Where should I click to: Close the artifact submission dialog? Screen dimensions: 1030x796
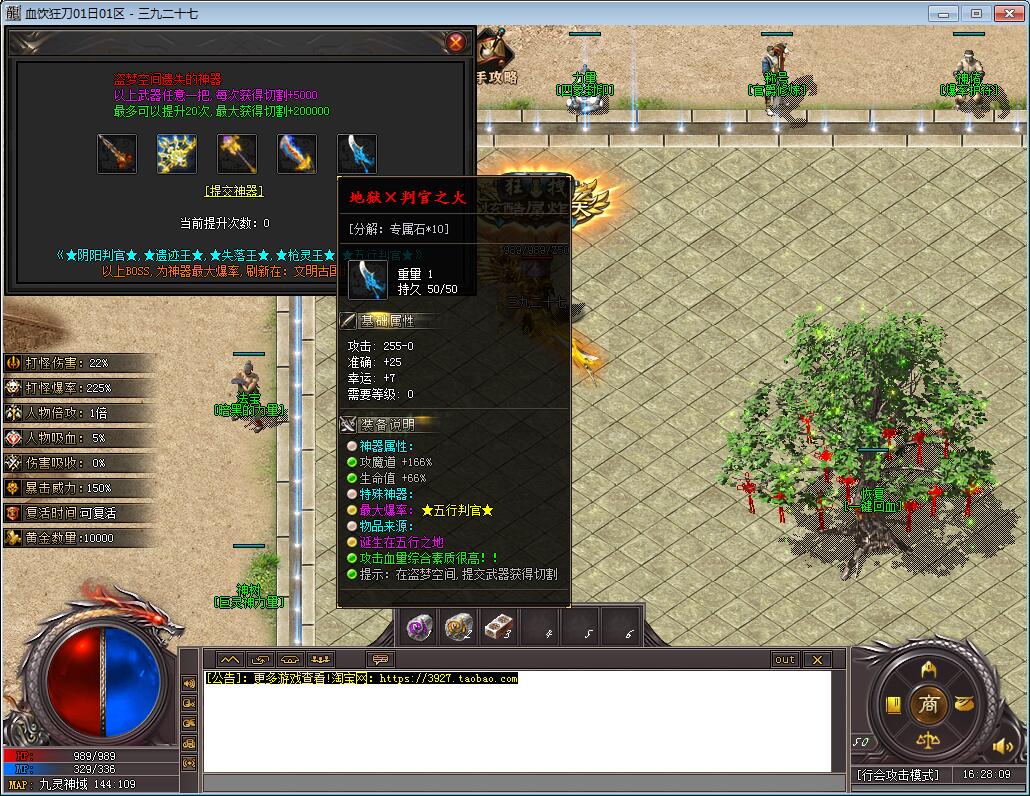coord(456,42)
